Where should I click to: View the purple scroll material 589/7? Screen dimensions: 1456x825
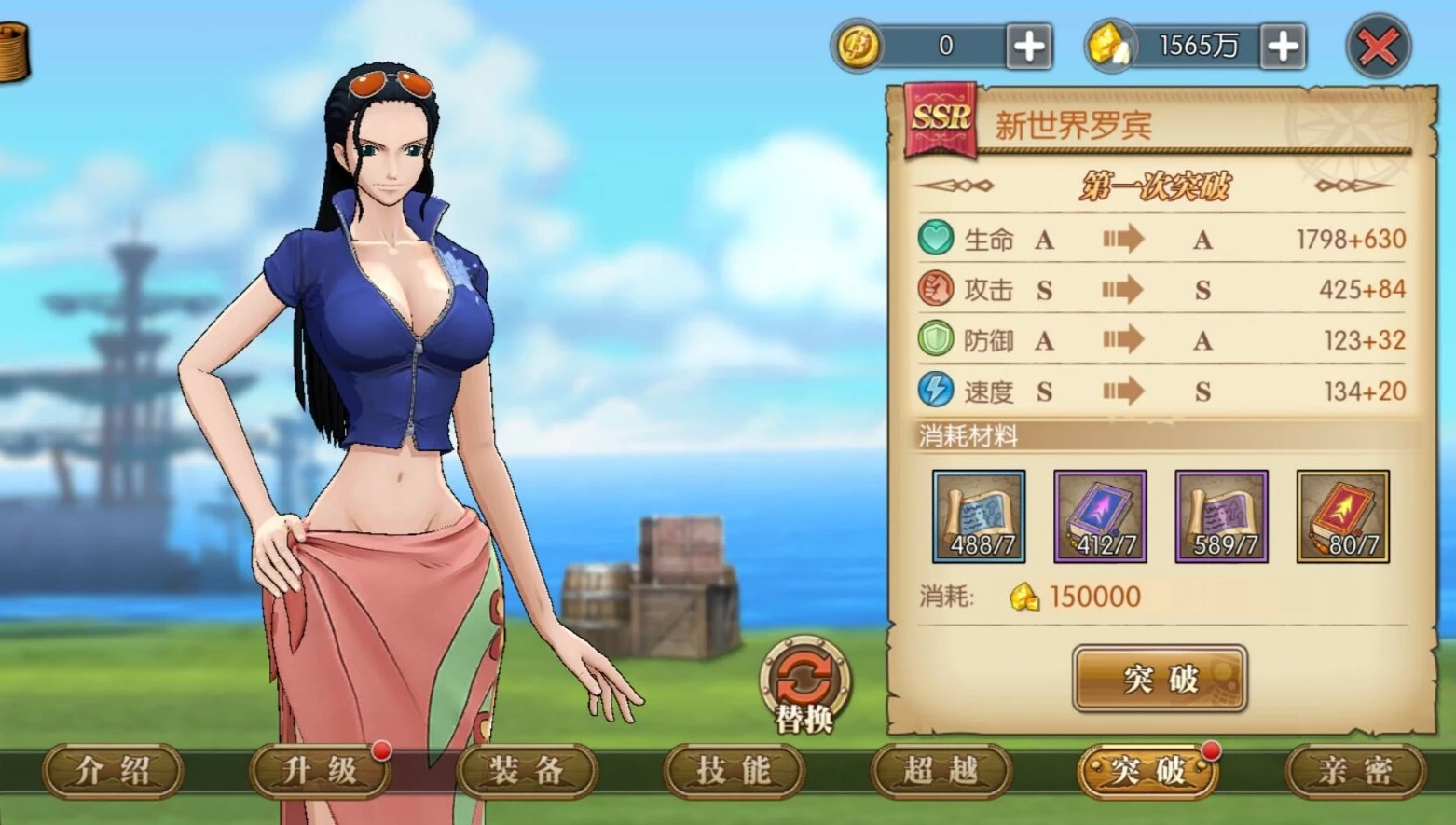(x=1221, y=516)
